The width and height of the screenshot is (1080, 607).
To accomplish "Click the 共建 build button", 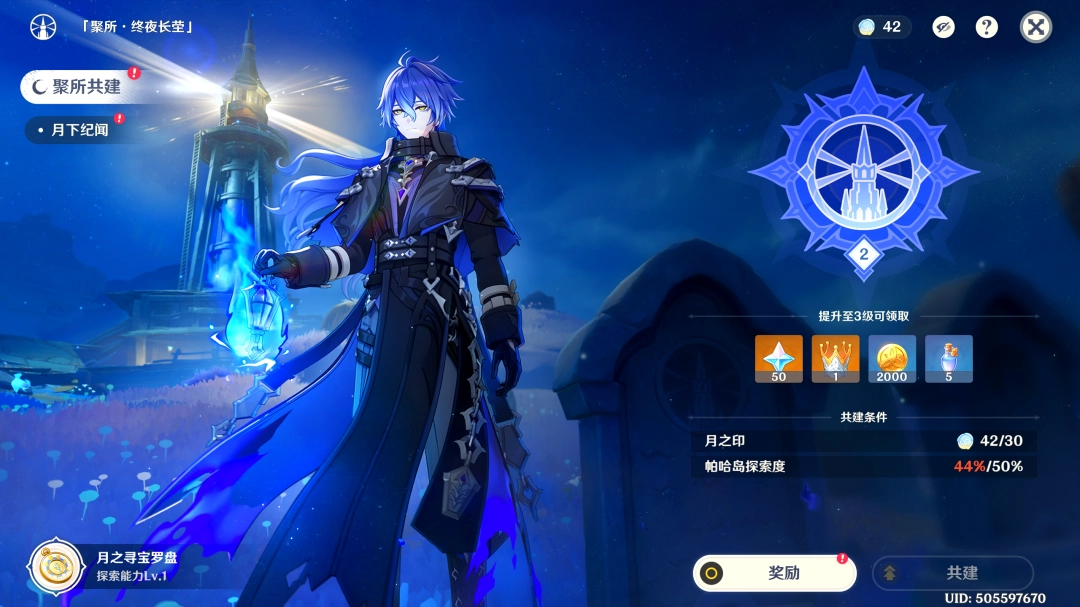I will pyautogui.click(x=952, y=573).
